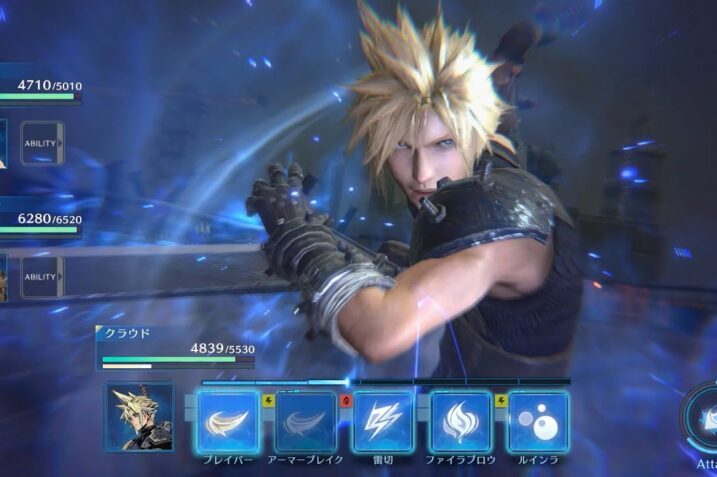Select the Fira Blow (ファイラブロウ) flame ability

[x=461, y=420]
